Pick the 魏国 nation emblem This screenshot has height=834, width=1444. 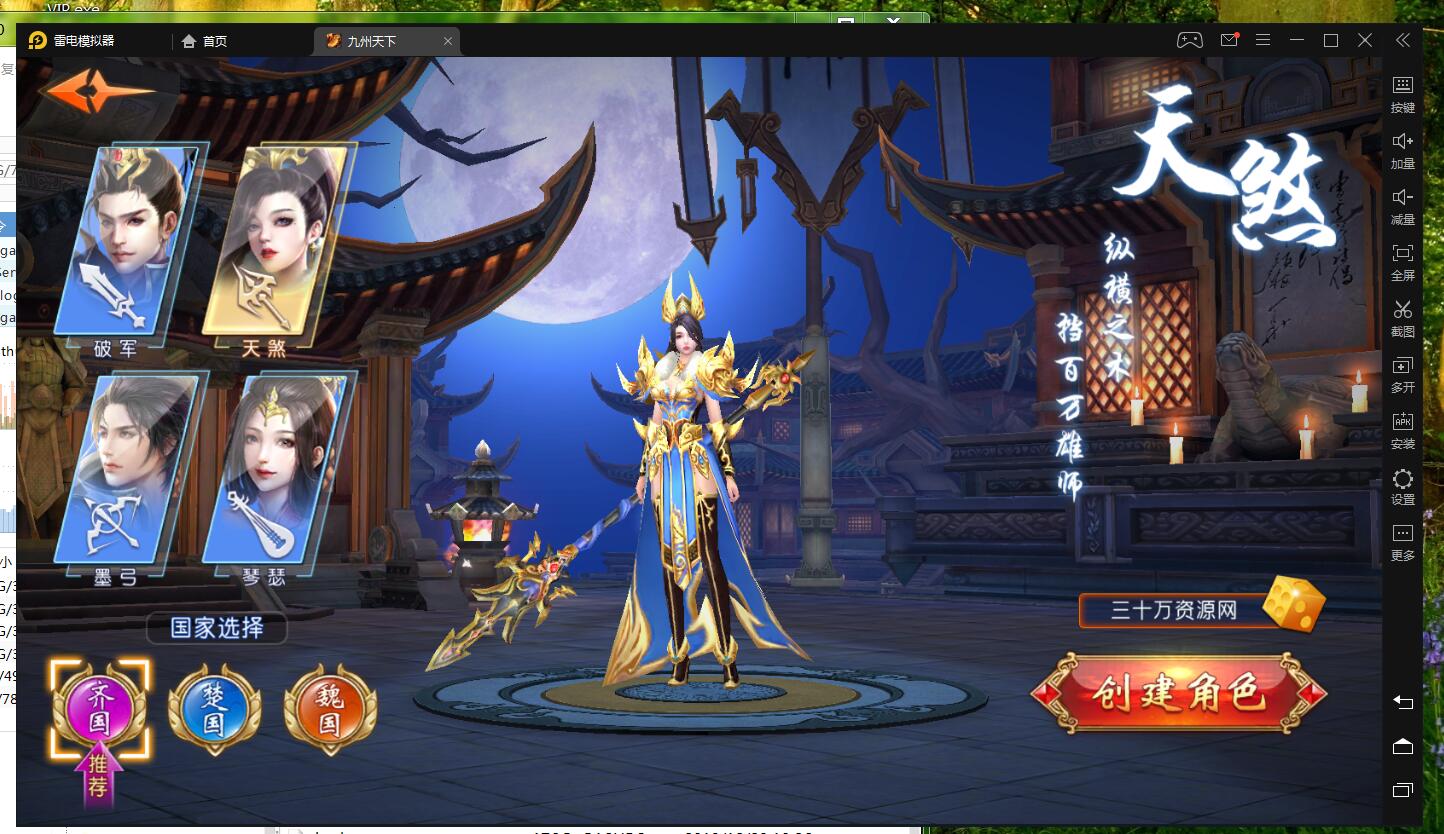pos(330,709)
